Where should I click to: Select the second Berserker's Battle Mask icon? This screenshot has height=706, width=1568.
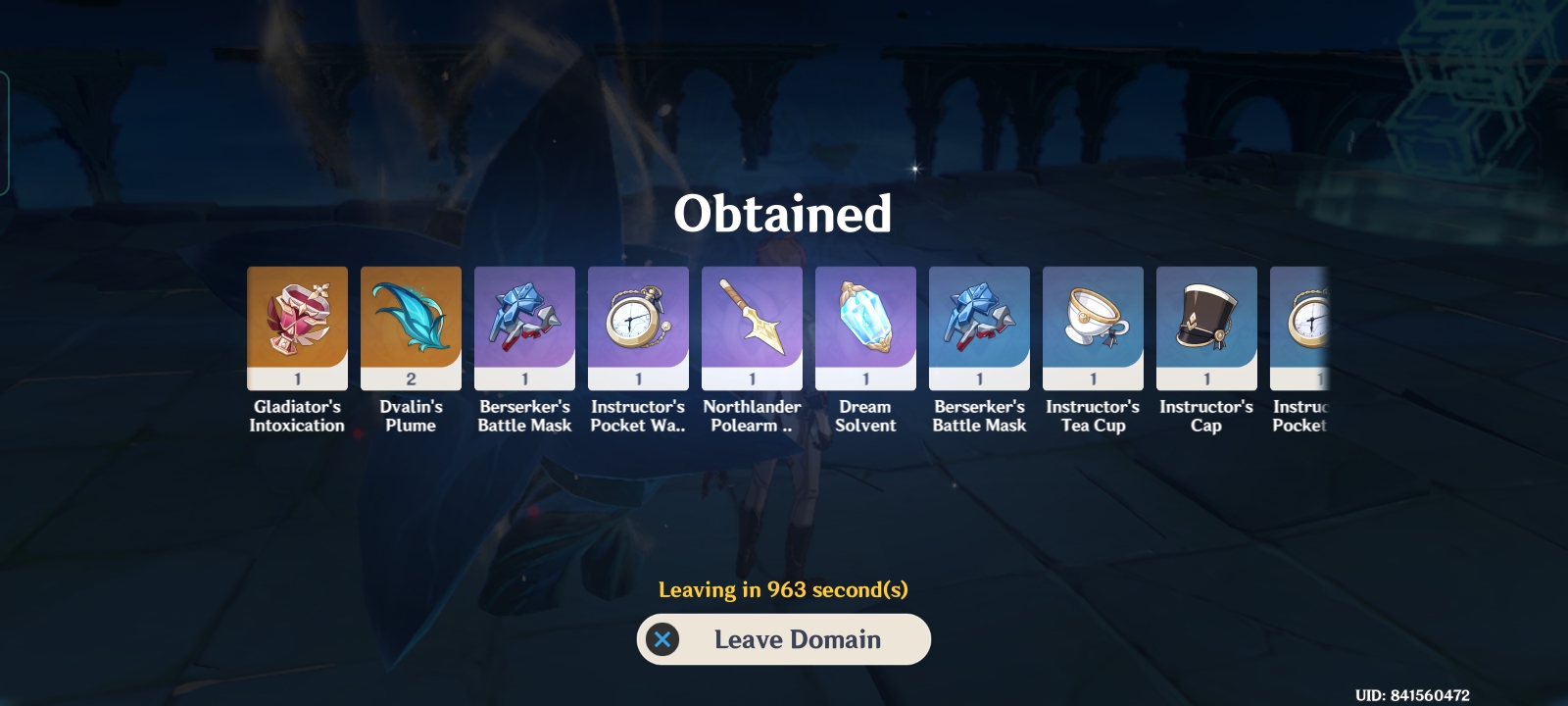979,324
